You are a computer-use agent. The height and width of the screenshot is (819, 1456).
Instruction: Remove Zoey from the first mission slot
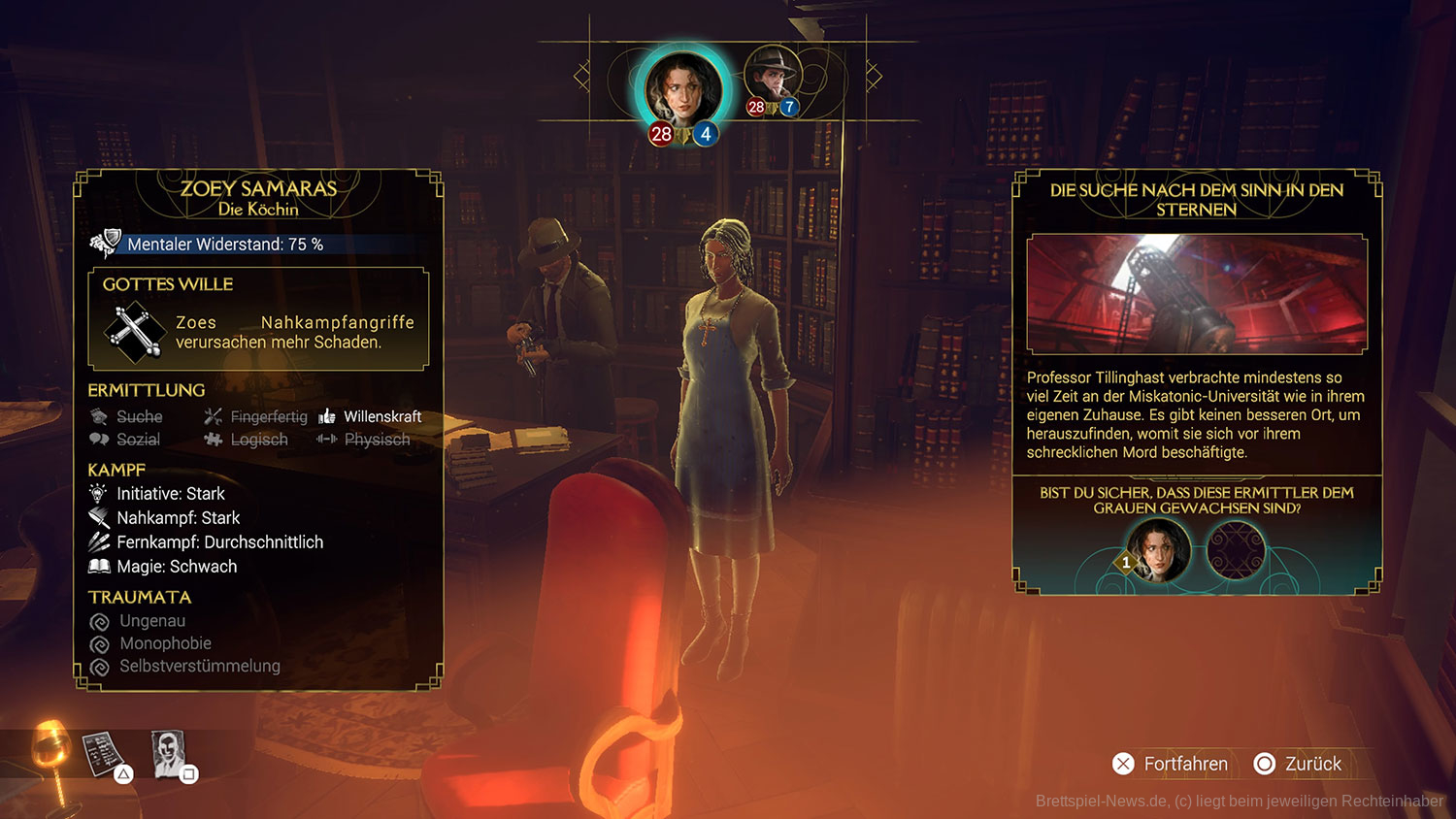(x=1159, y=549)
